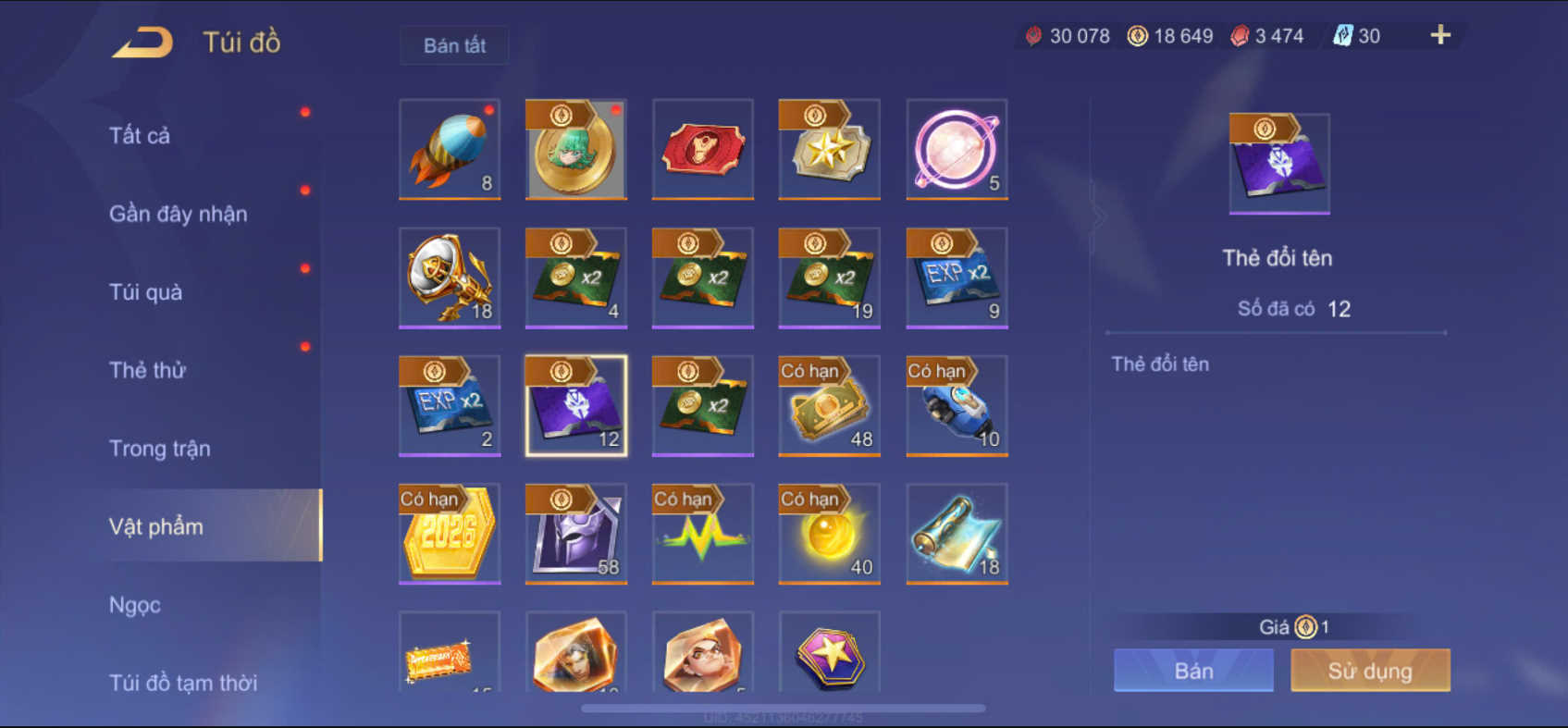Select the pink planet item with quantity 5
Screen dimensions: 1568x728
pos(957,149)
